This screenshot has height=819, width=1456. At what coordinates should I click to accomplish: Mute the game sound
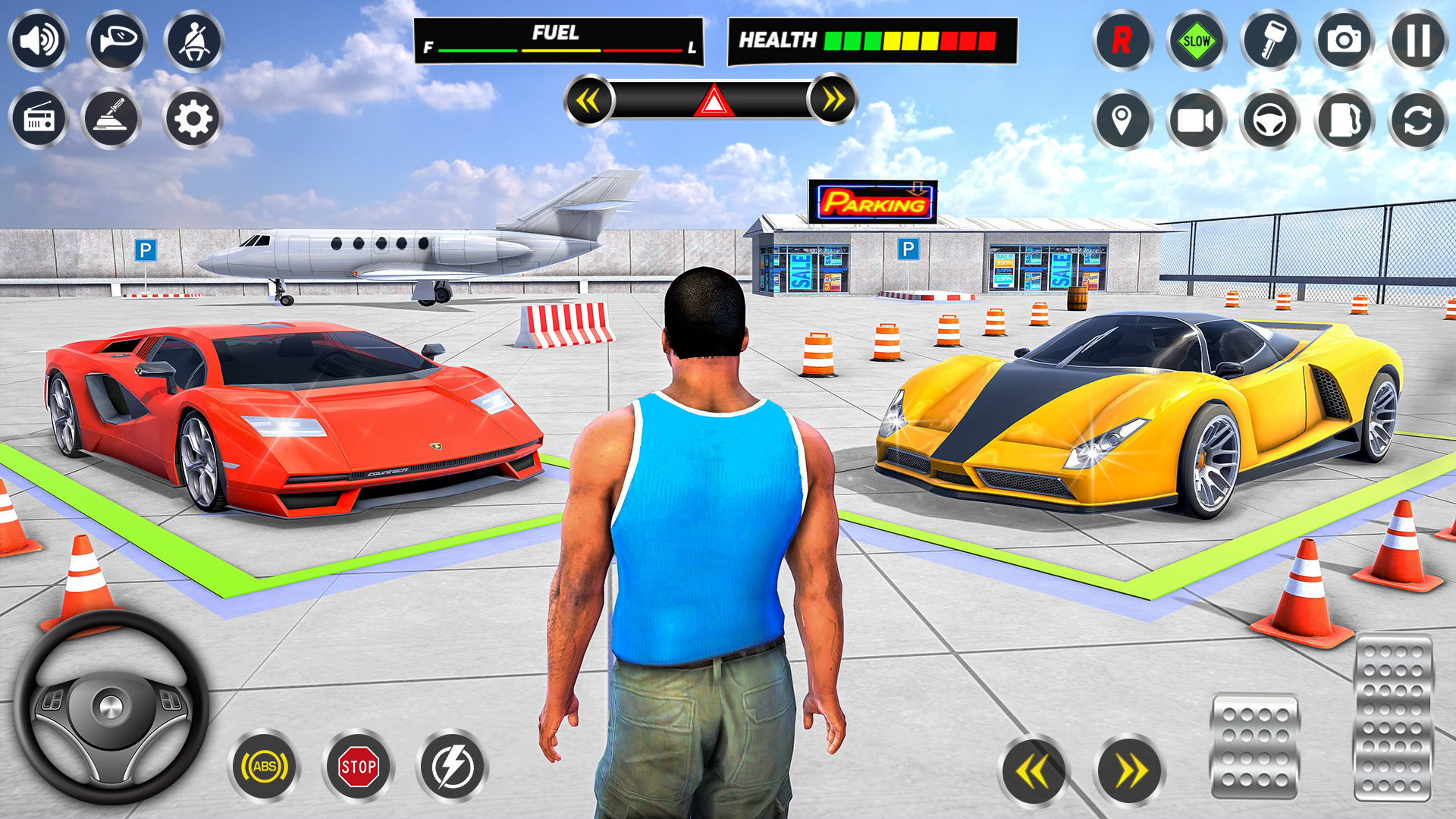coord(39,42)
